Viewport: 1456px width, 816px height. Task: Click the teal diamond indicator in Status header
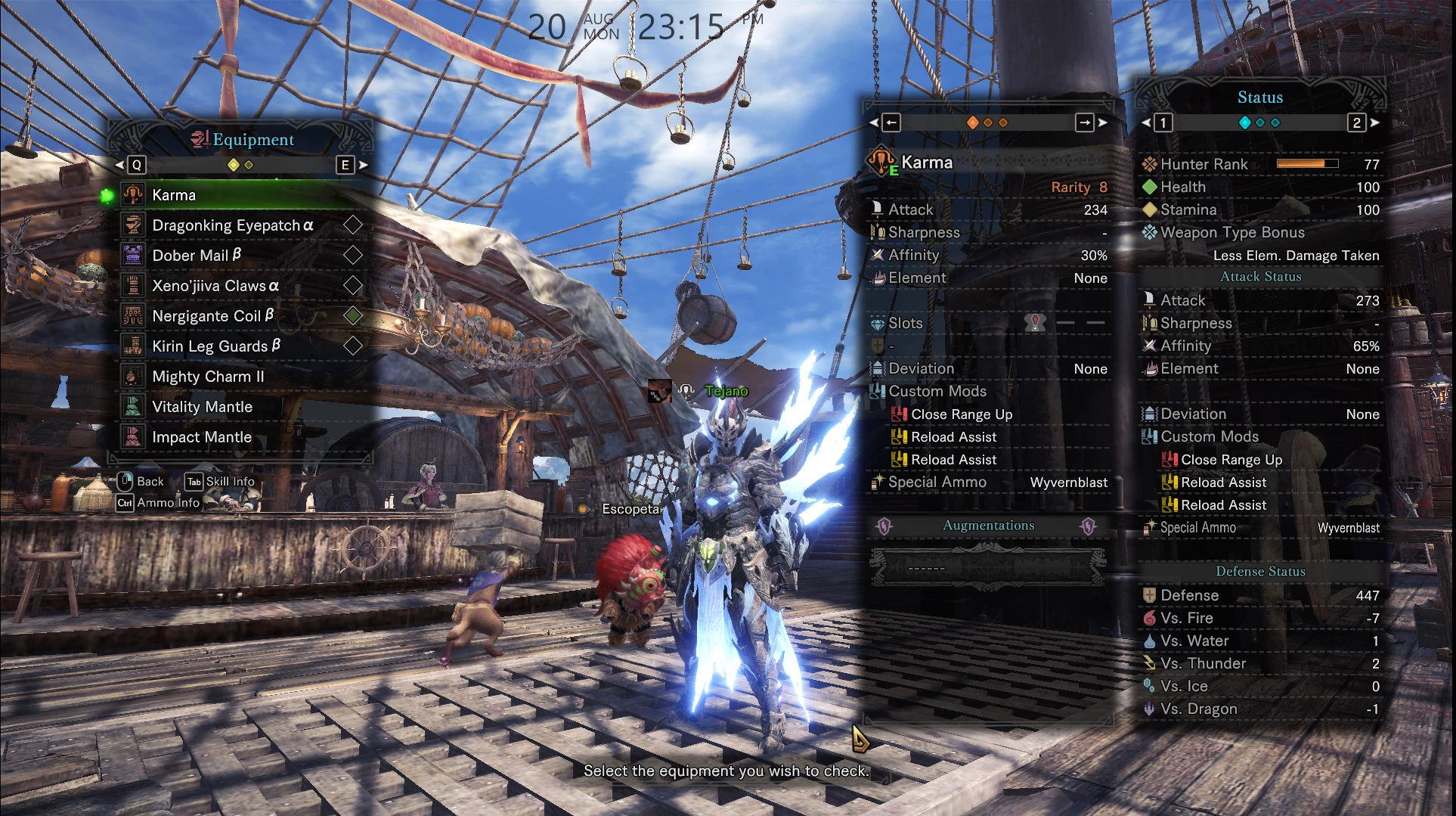click(x=1244, y=123)
